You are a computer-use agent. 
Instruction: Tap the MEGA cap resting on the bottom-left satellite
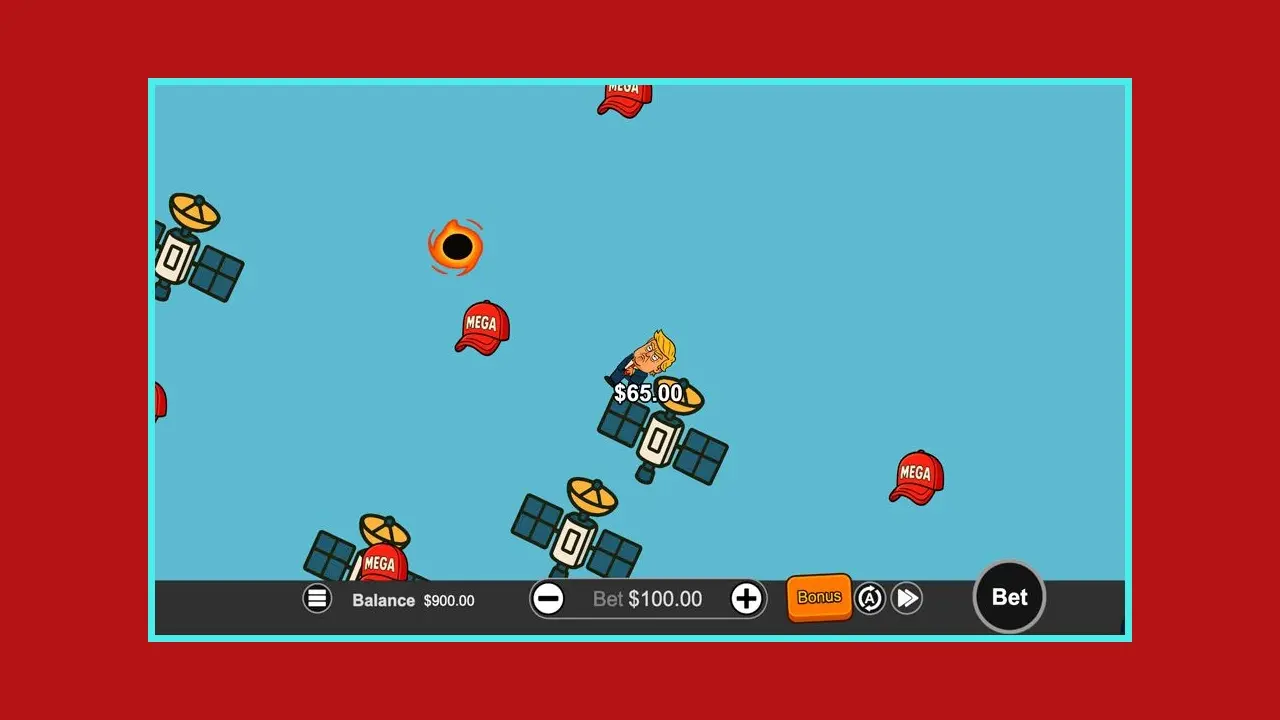coord(381,560)
